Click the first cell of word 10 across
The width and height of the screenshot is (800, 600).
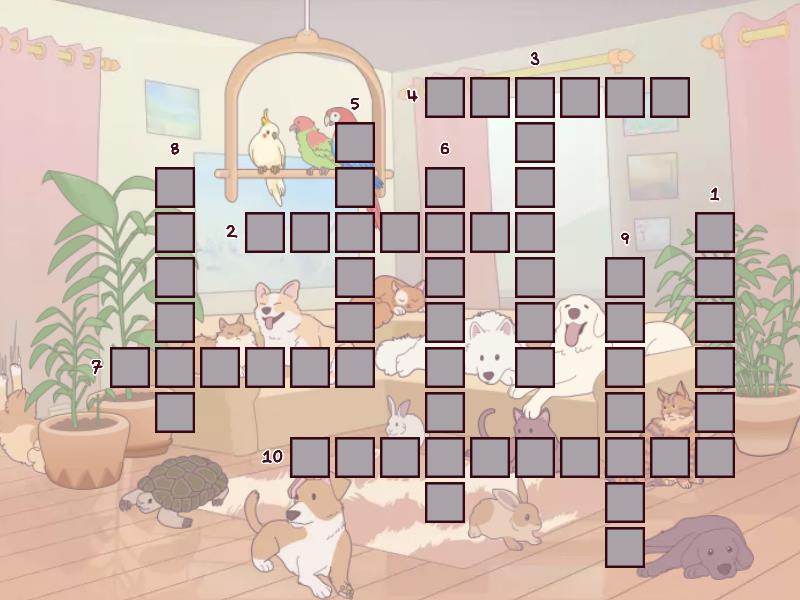pos(310,457)
